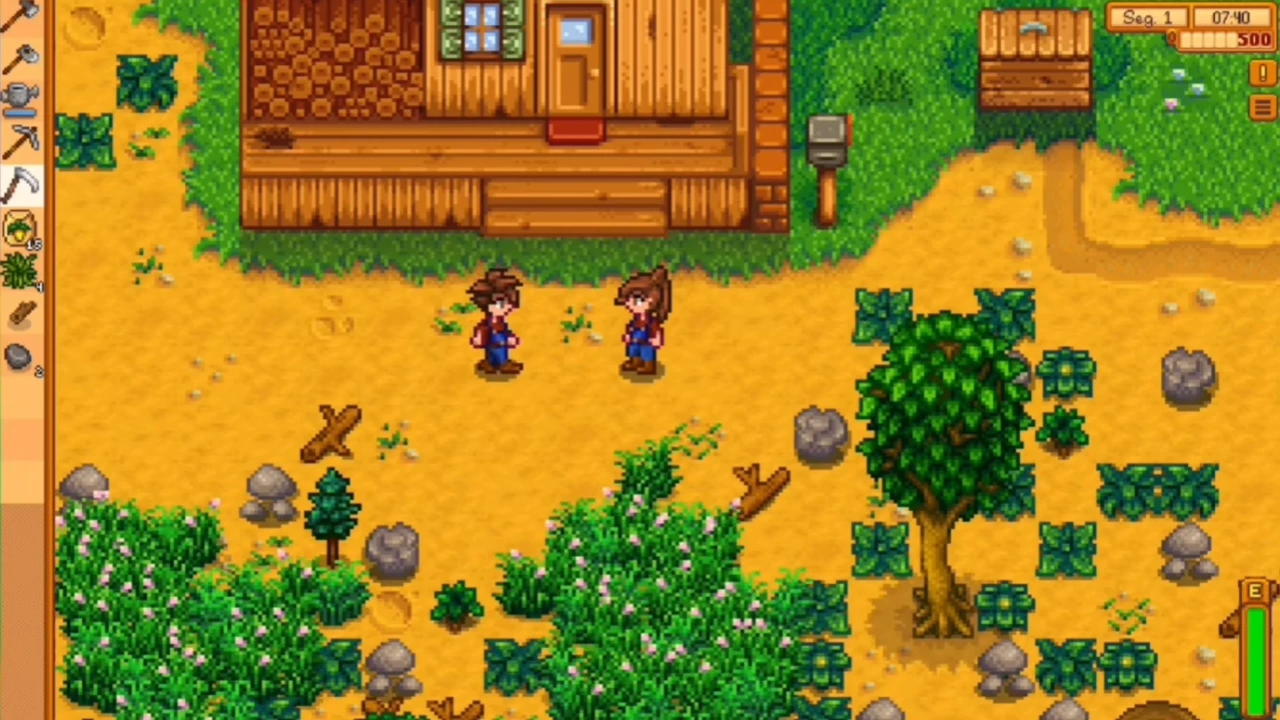Select the stone item slot

pos(22,355)
